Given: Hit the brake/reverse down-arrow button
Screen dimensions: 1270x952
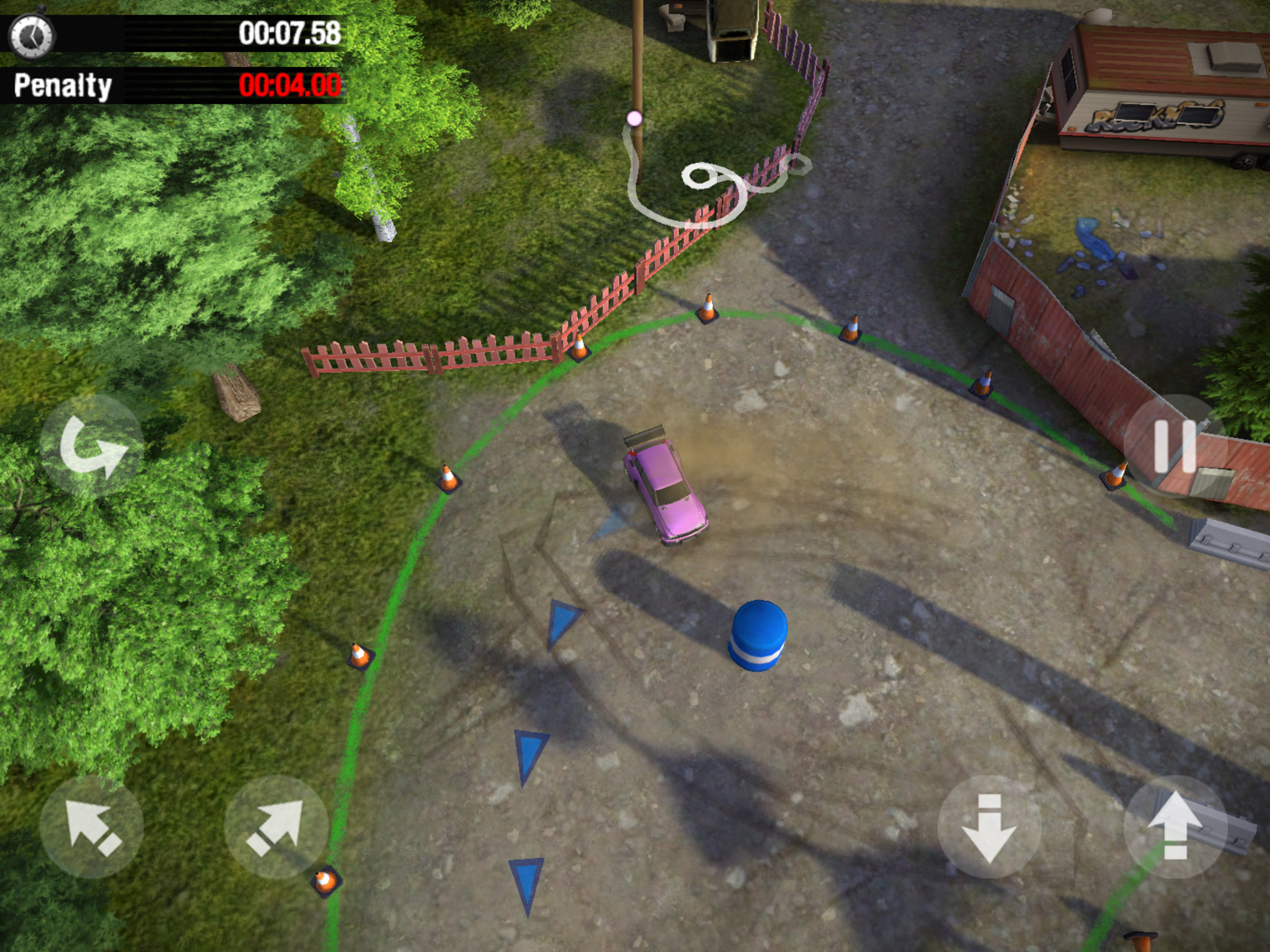Looking at the screenshot, I should 990,827.
